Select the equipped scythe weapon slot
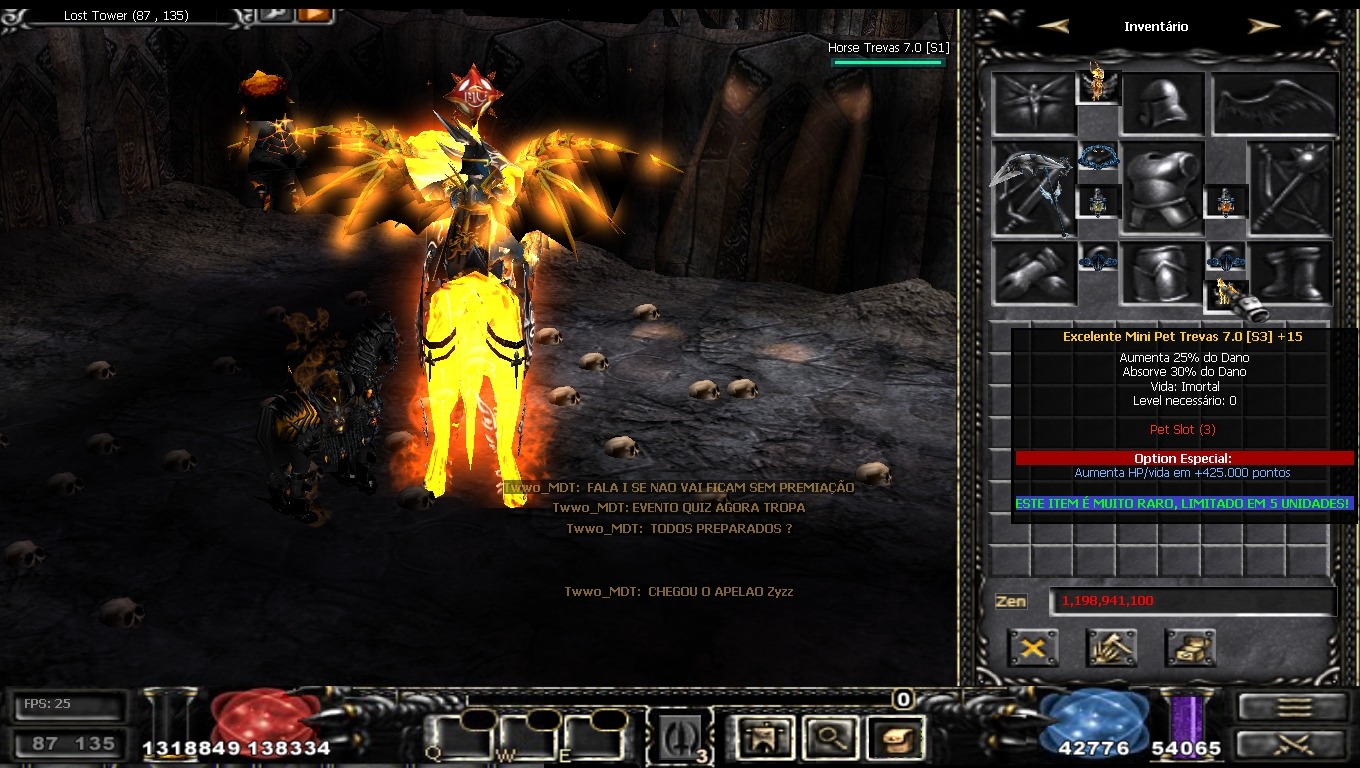This screenshot has width=1360, height=768. (1033, 189)
